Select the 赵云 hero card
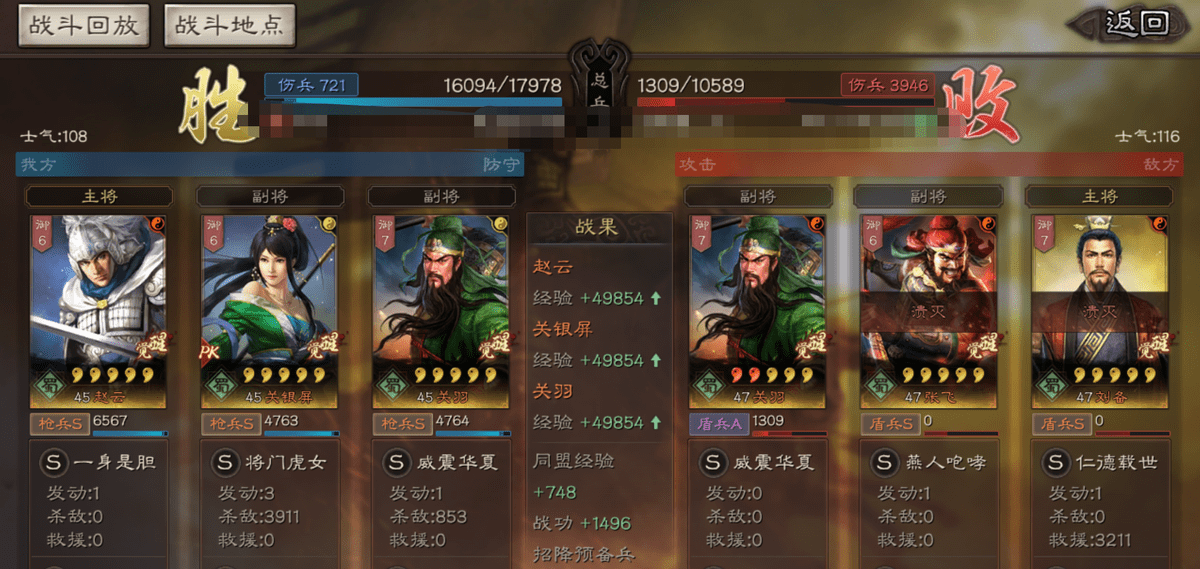This screenshot has width=1200, height=569. 98,310
